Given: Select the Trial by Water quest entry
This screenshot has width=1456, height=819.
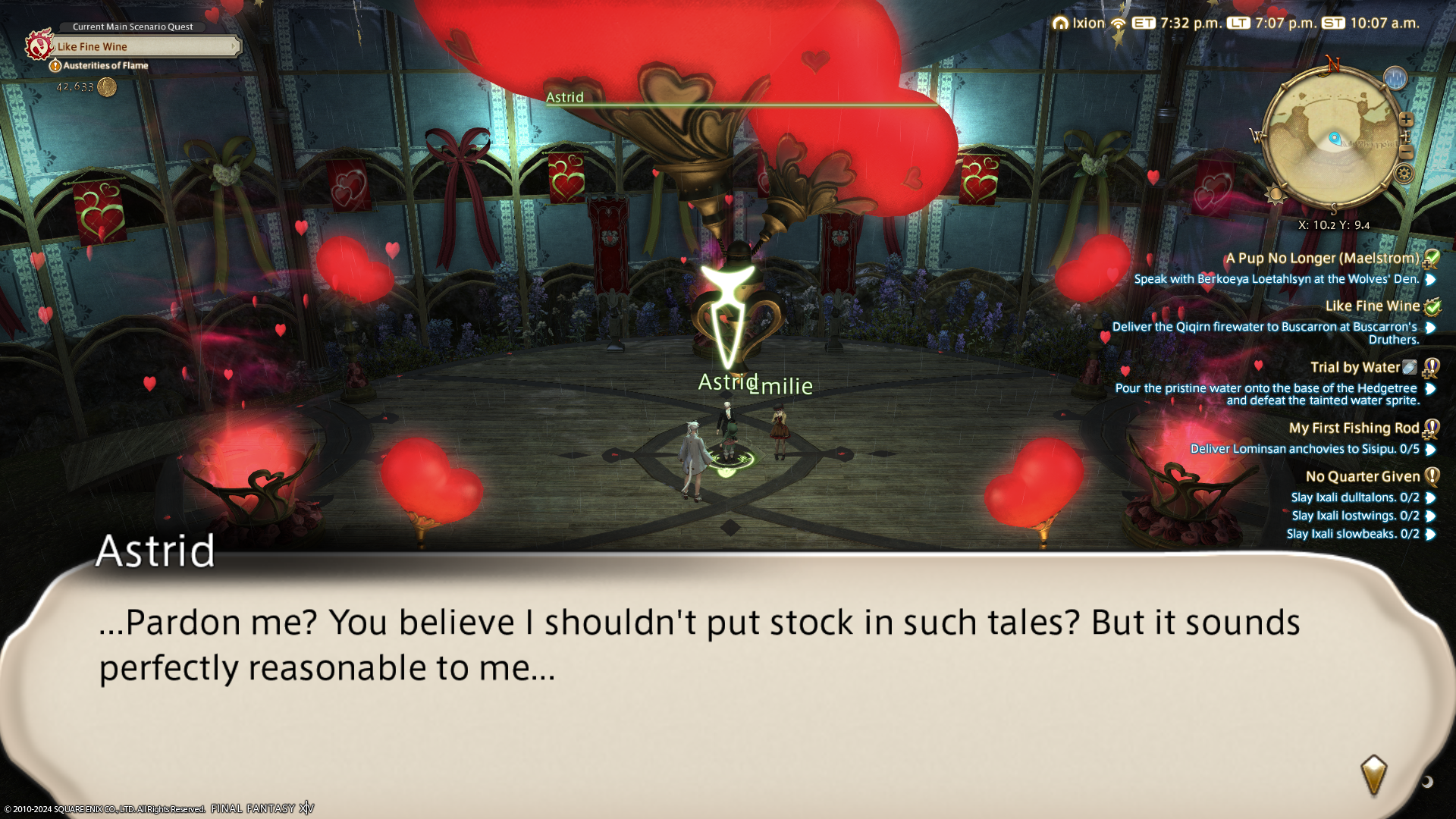Looking at the screenshot, I should click(x=1354, y=368).
